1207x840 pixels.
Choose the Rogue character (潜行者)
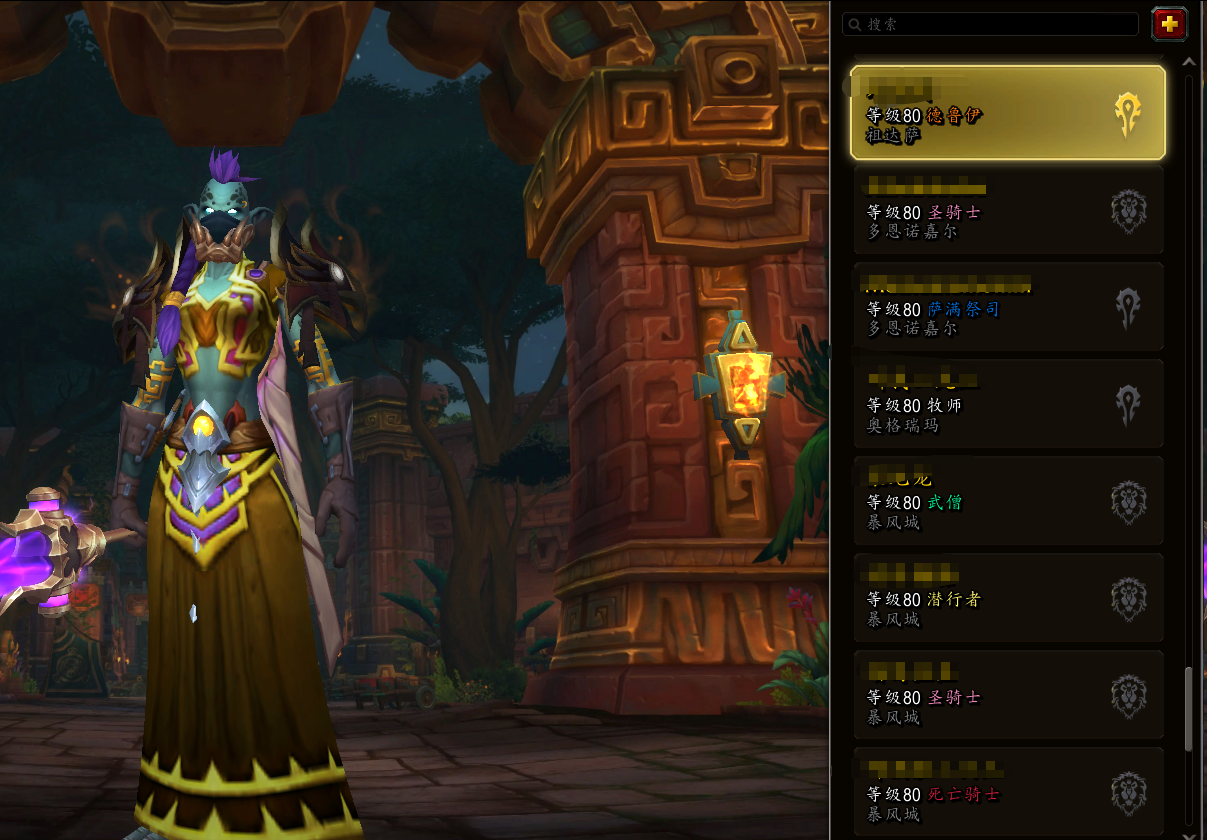[1008, 598]
